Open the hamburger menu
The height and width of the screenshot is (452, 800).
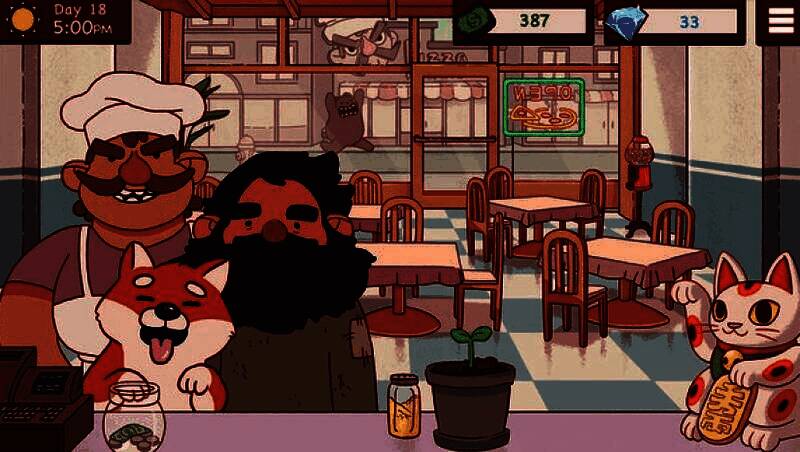point(779,20)
